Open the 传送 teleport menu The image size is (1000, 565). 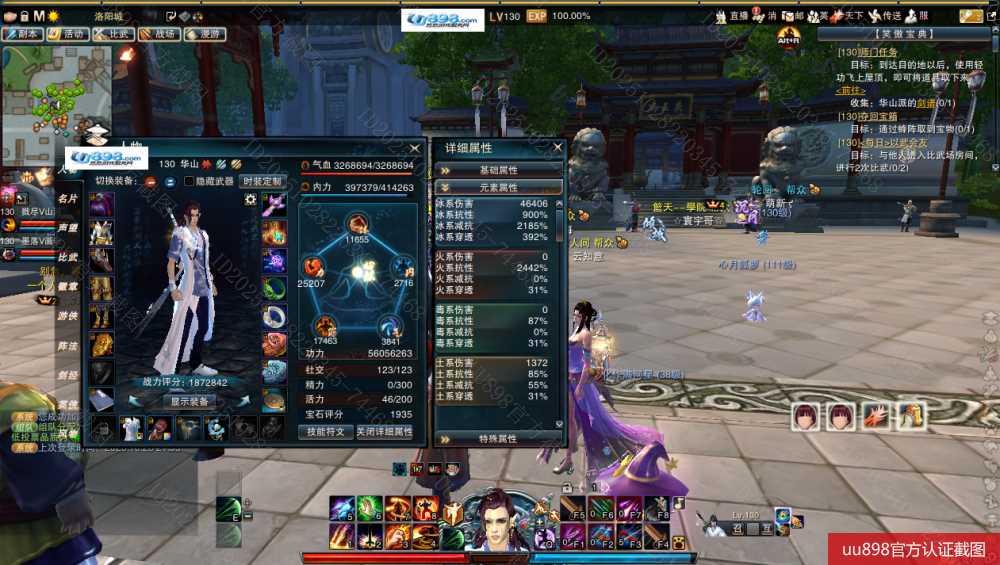click(x=885, y=16)
